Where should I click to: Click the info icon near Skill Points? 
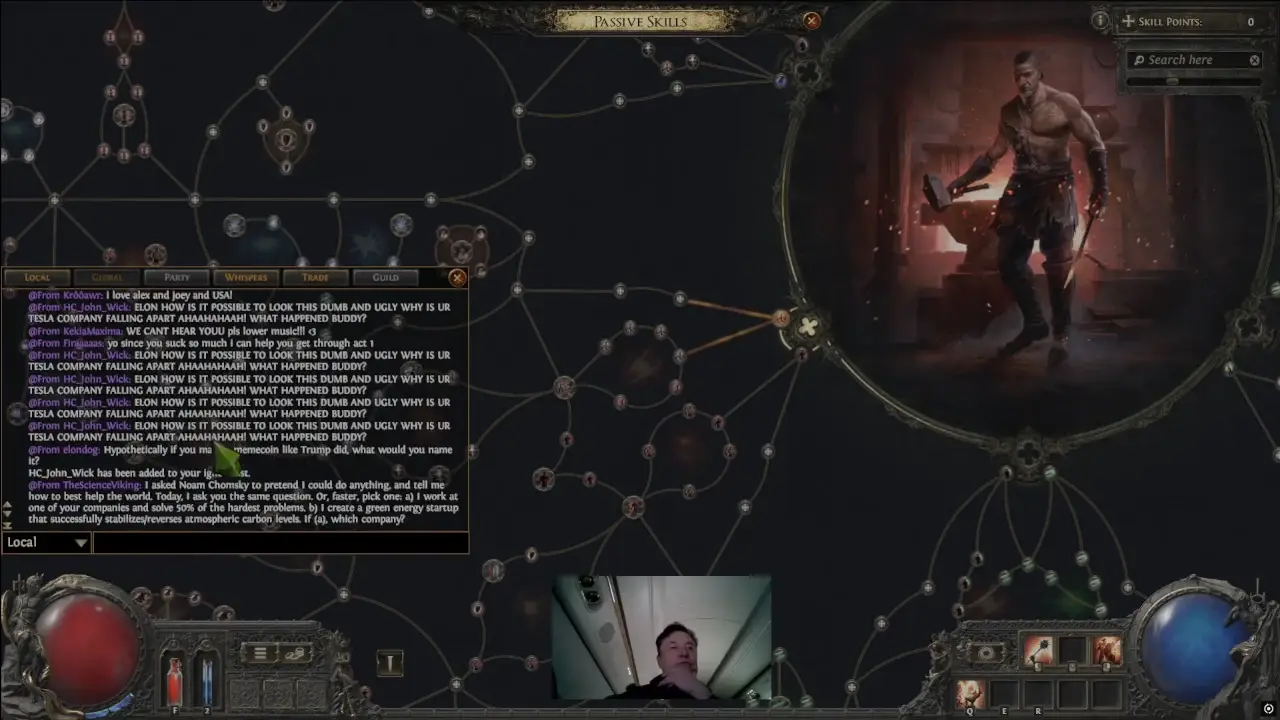pyautogui.click(x=1100, y=20)
